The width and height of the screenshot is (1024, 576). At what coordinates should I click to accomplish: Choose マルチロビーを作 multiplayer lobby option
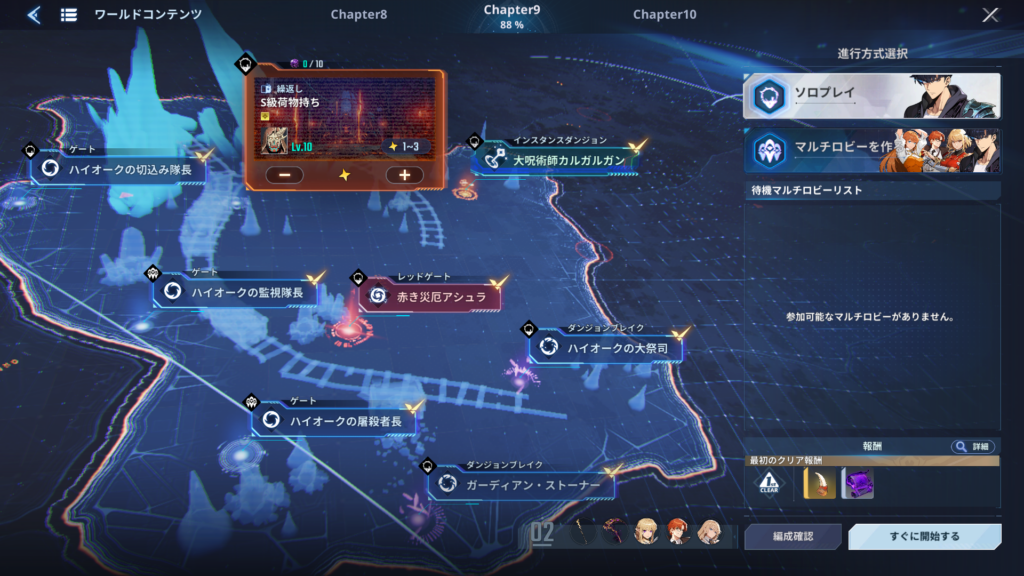[x=871, y=150]
